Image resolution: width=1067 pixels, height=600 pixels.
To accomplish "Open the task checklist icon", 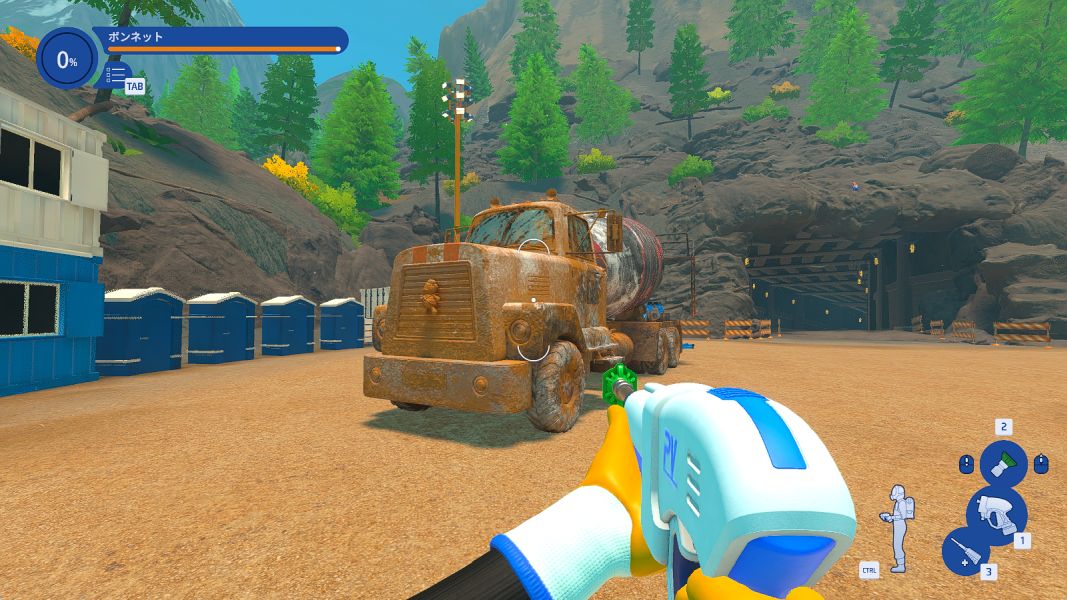I will click(x=117, y=75).
